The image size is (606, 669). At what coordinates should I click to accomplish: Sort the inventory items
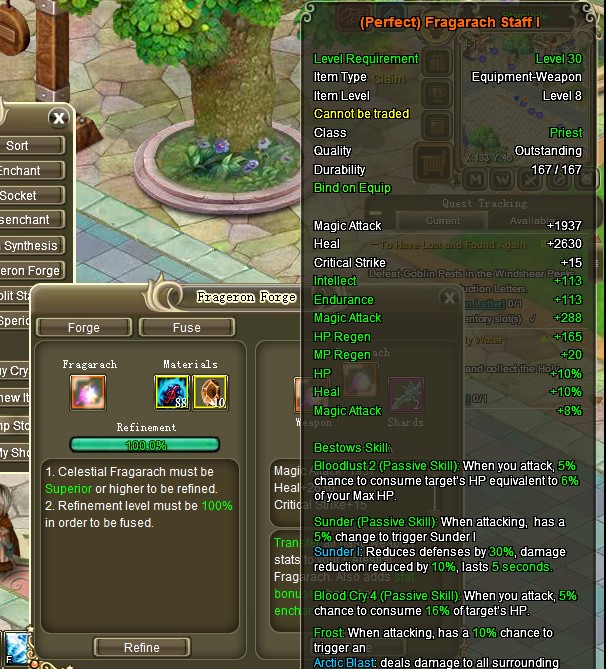pos(18,146)
